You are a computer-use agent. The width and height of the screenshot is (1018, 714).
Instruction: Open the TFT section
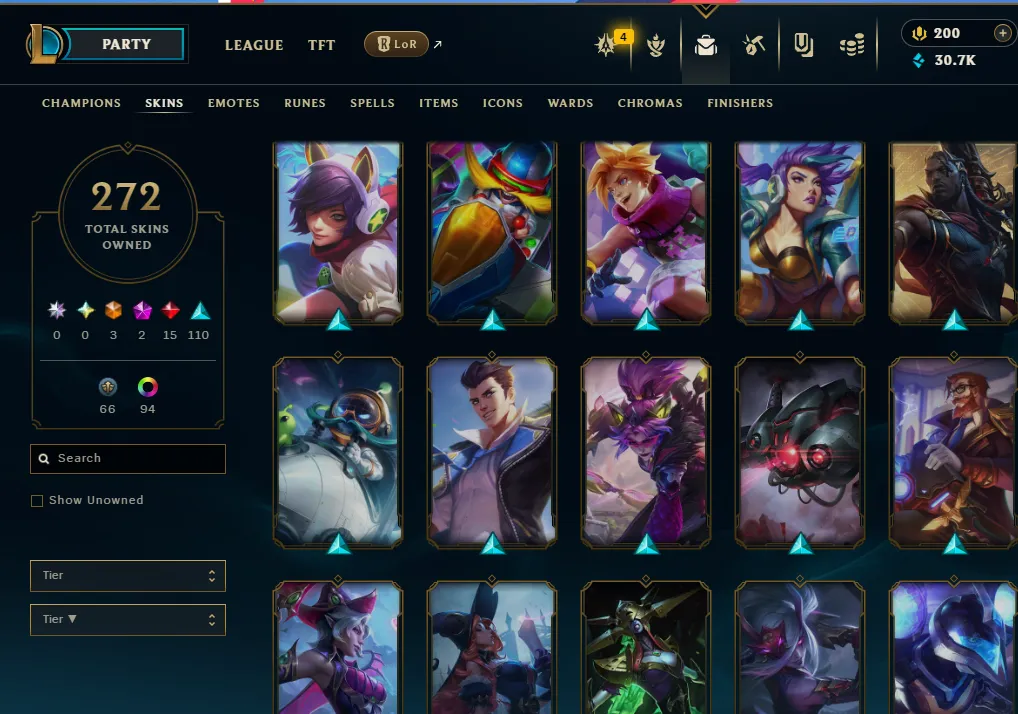point(321,45)
